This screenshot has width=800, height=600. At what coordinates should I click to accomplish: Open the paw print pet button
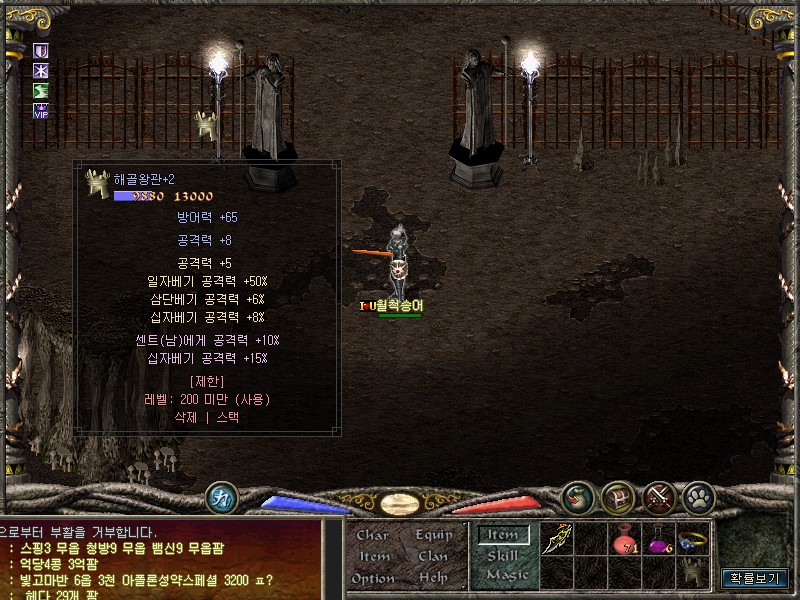[x=698, y=497]
